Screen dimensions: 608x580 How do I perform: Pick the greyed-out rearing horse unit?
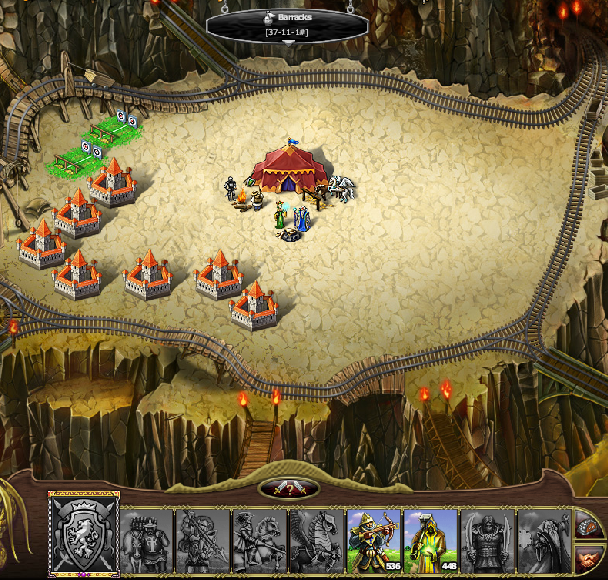coord(317,540)
